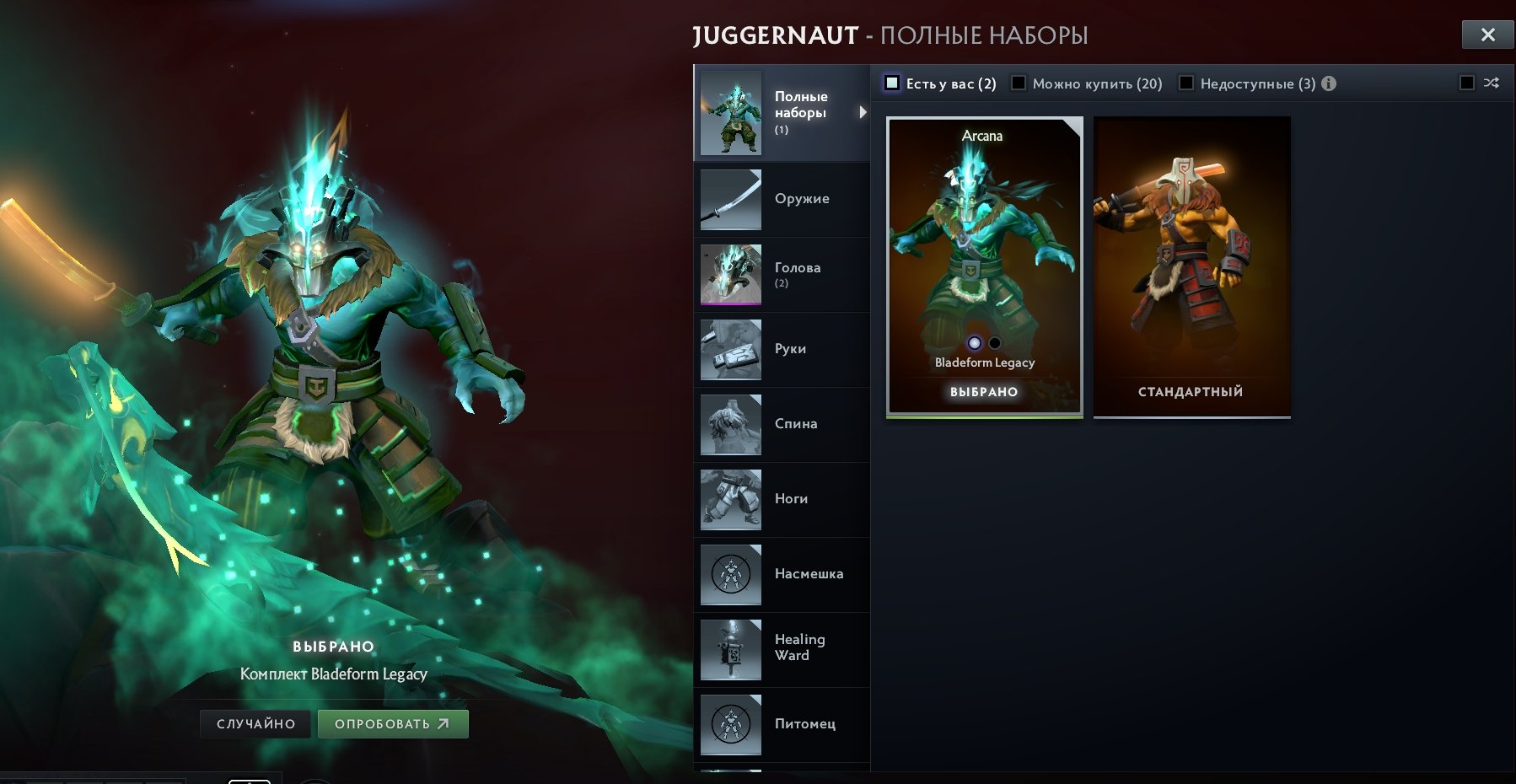Enable the Можно купить filter
This screenshot has height=784, width=1516.
[1019, 83]
